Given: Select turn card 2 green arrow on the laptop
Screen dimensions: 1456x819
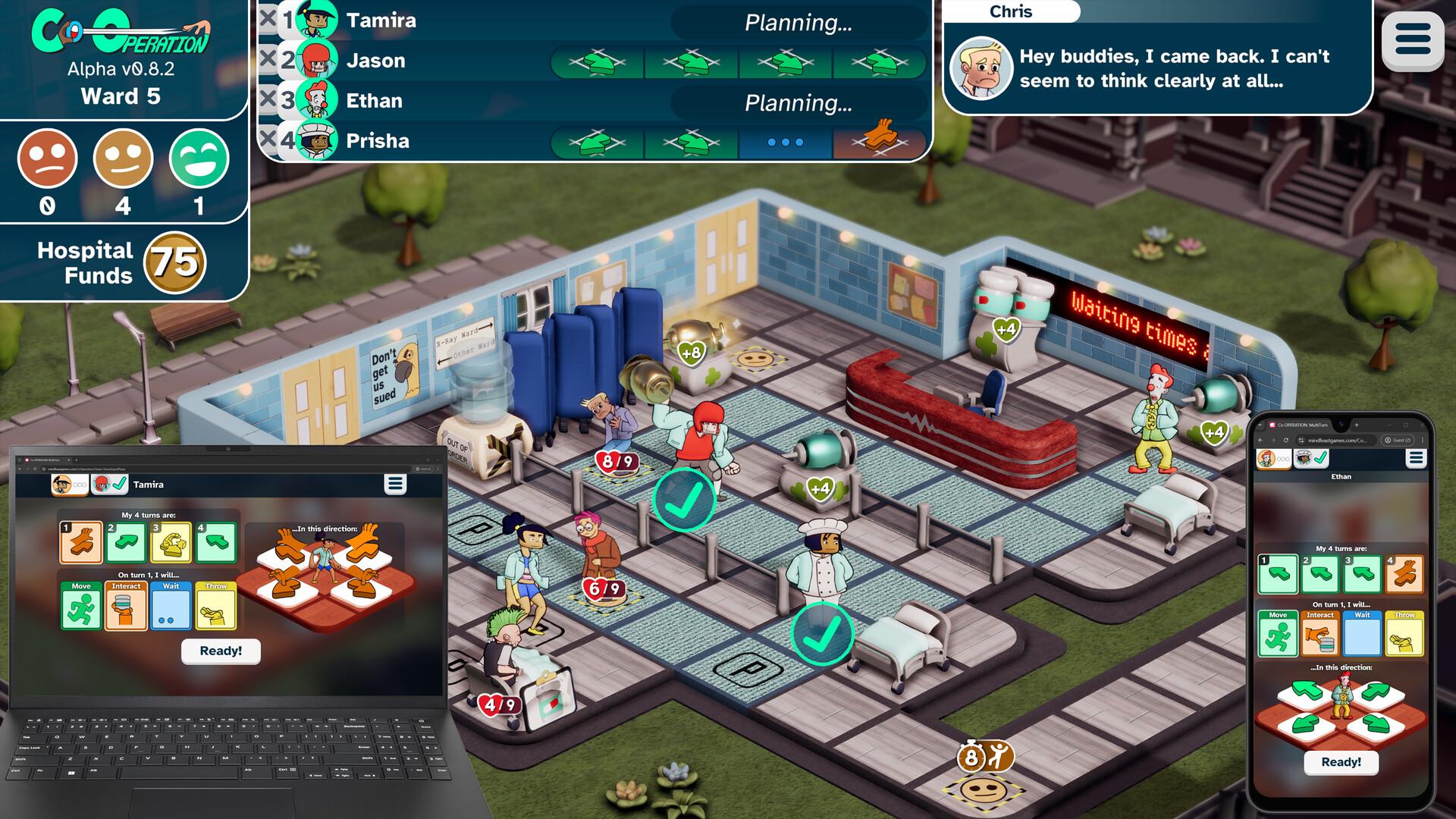Looking at the screenshot, I should click(127, 541).
